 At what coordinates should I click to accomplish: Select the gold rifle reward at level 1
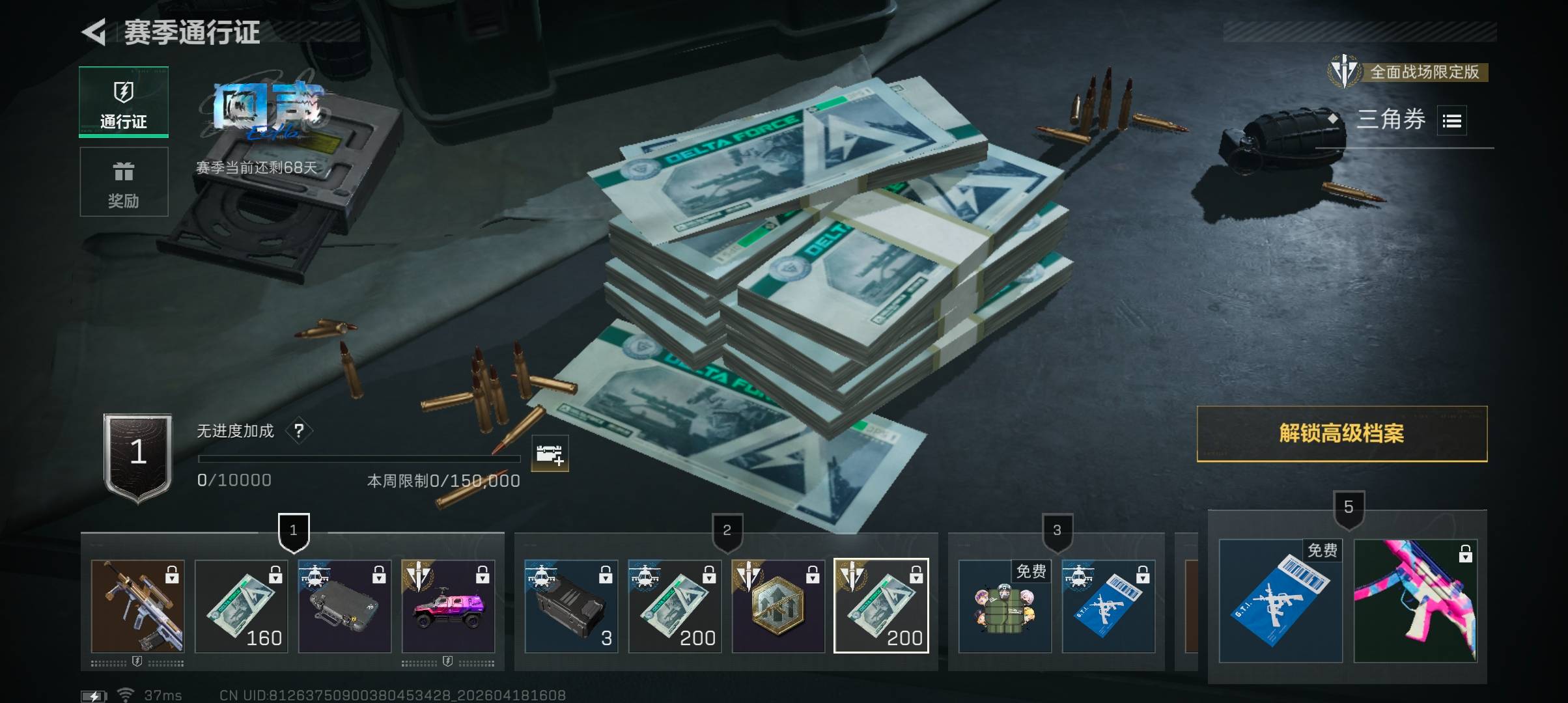click(x=137, y=606)
